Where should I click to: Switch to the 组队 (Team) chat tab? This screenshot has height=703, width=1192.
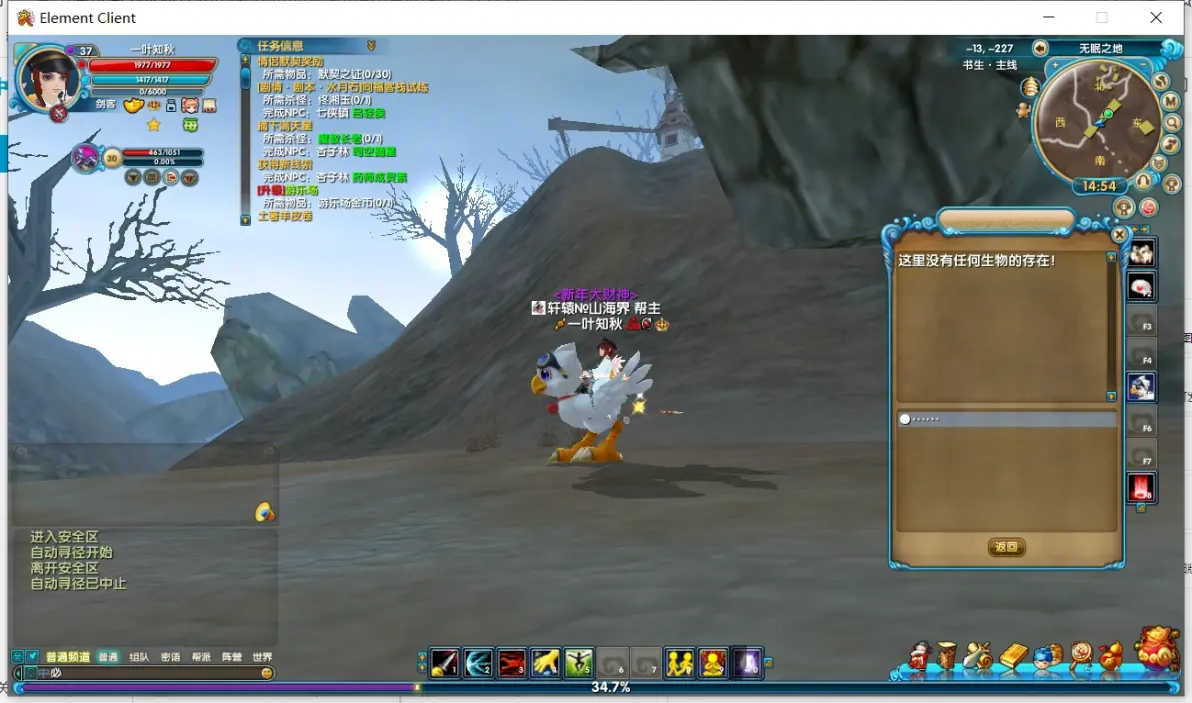139,657
